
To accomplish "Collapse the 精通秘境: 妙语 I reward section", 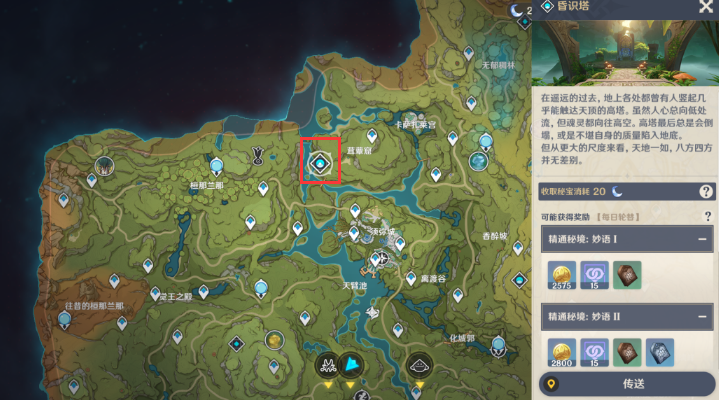I will [x=703, y=240].
